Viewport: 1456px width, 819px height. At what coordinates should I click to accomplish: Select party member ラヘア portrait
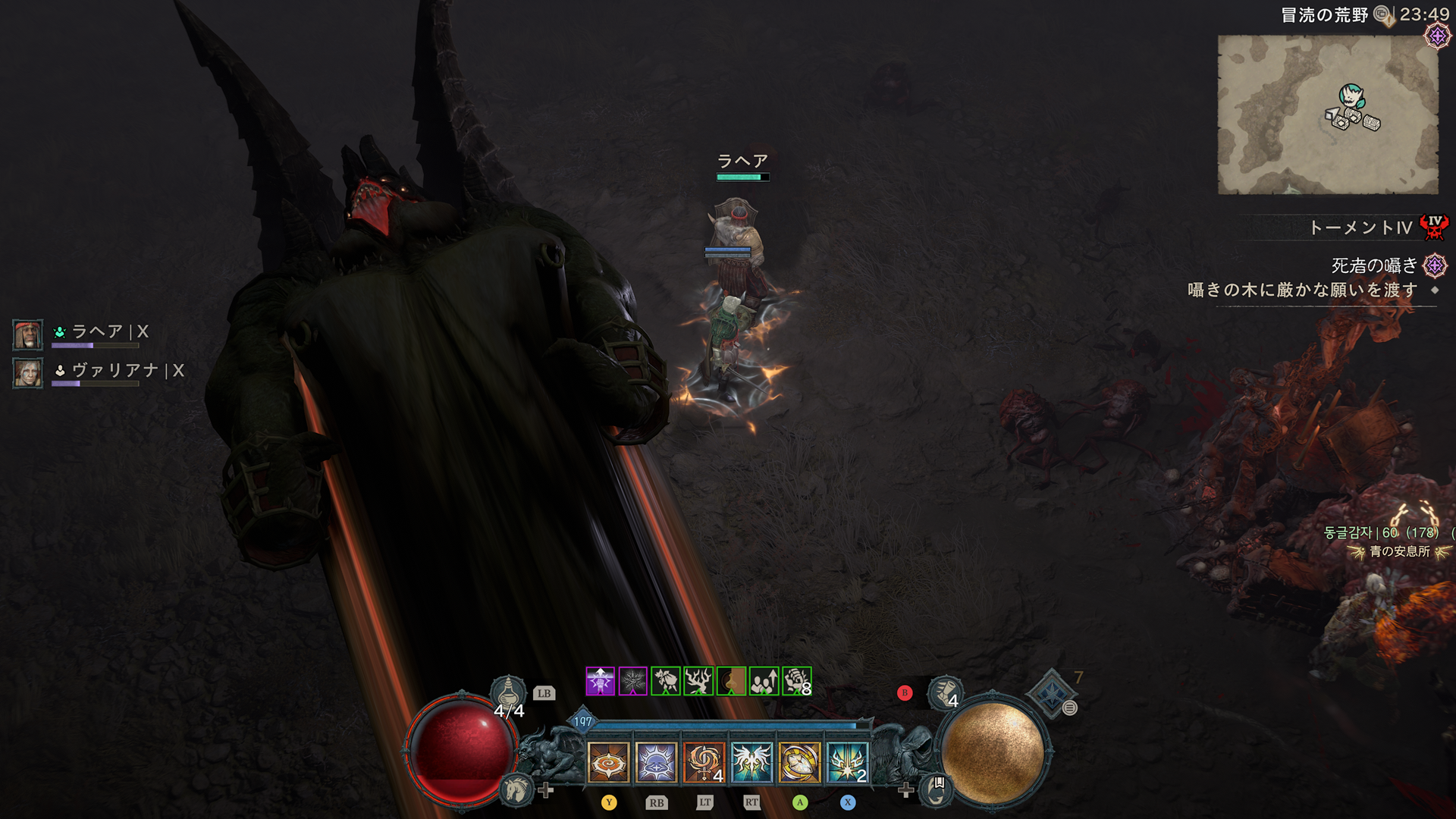tap(28, 334)
